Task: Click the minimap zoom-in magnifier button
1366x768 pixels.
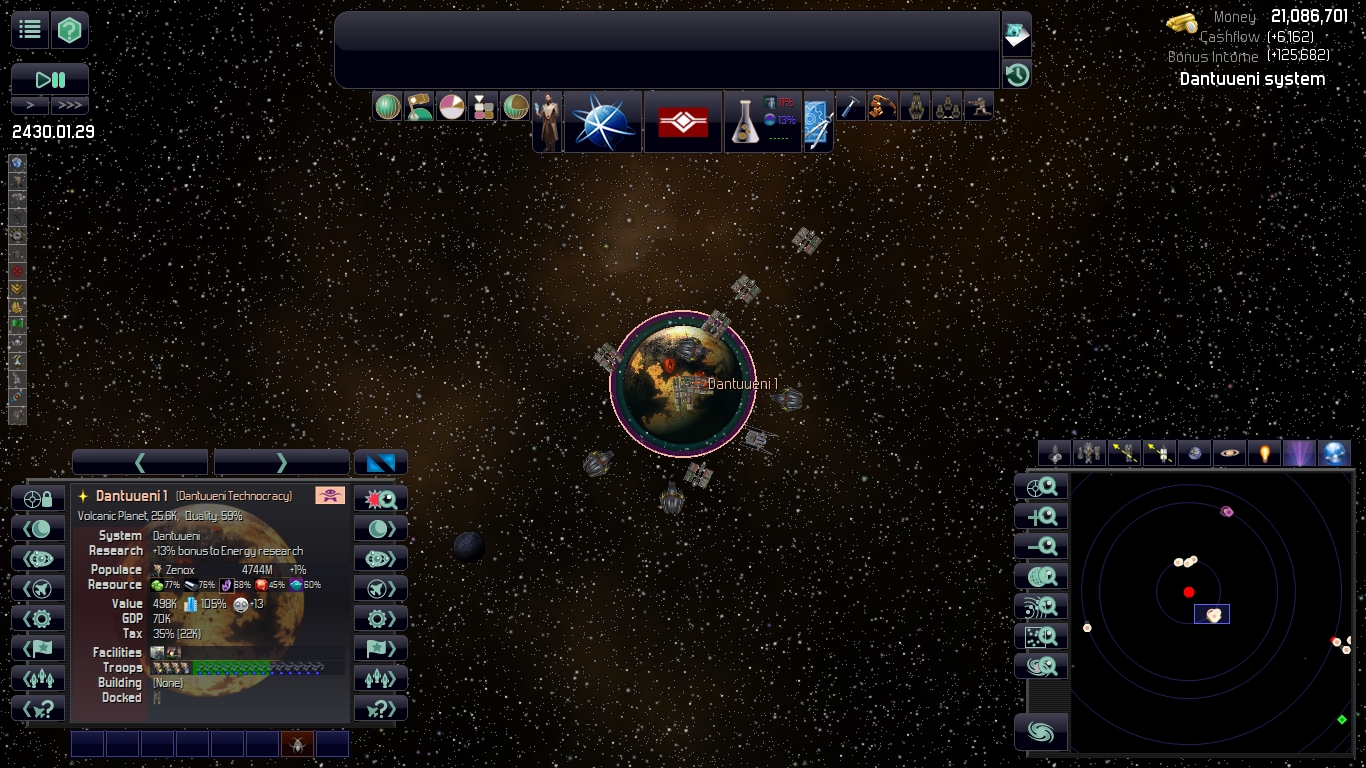Action: 1041,517
